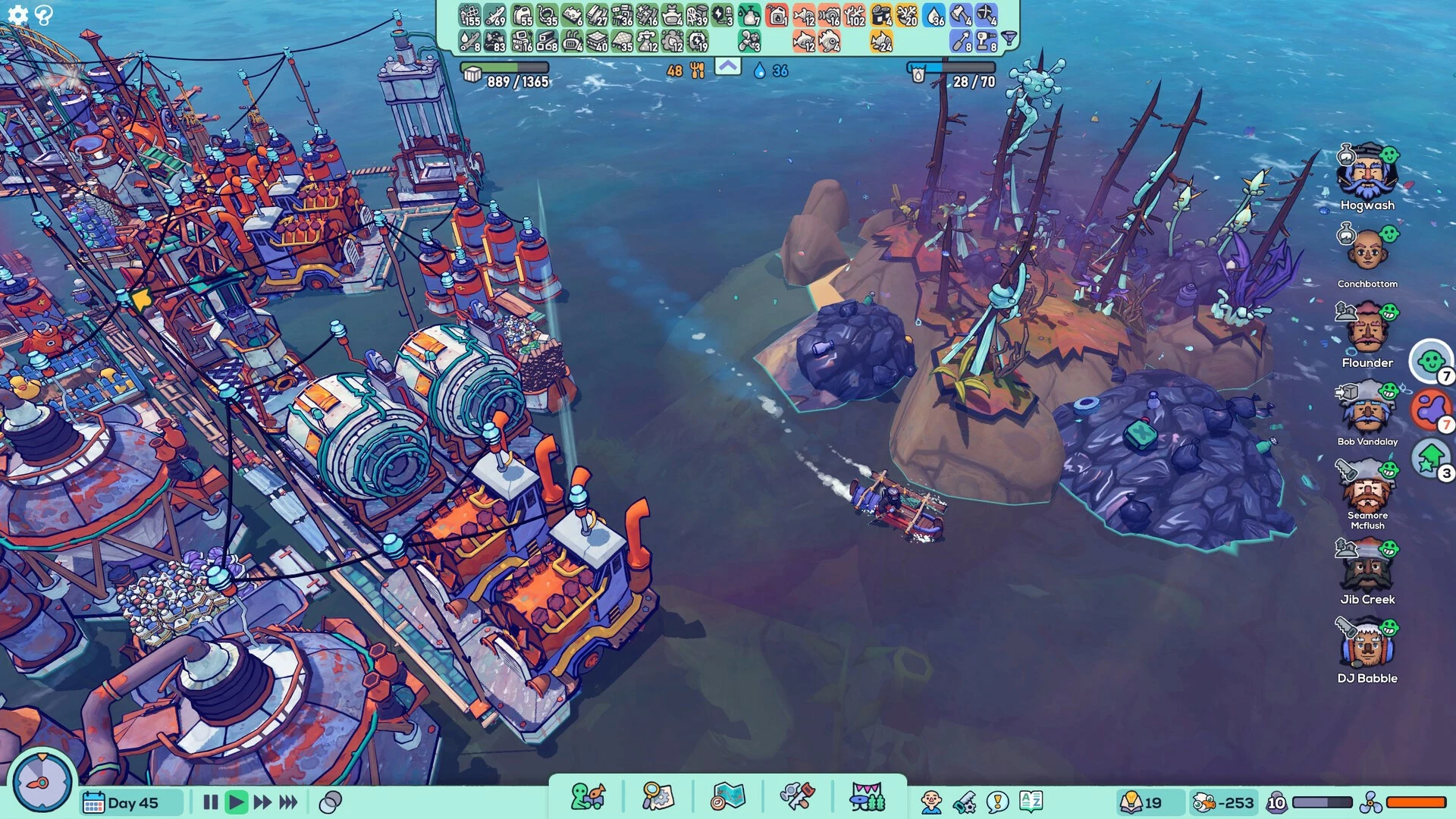Toggle the overlapping circles overlay button
This screenshot has width=1456, height=819.
[331, 802]
